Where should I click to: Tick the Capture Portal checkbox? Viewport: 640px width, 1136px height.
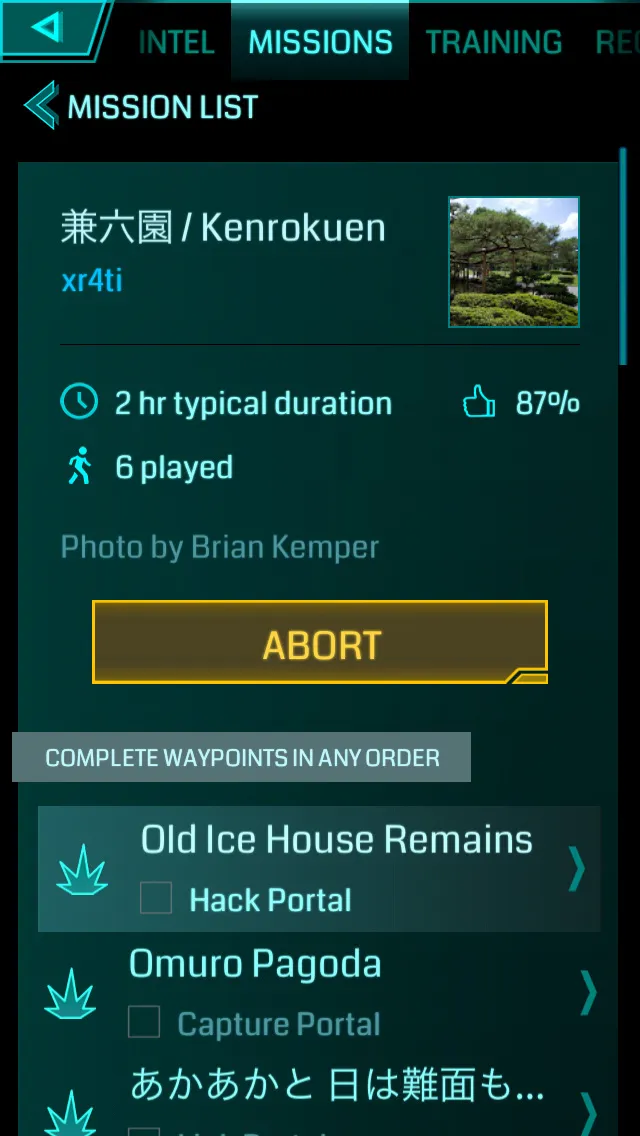click(144, 1022)
